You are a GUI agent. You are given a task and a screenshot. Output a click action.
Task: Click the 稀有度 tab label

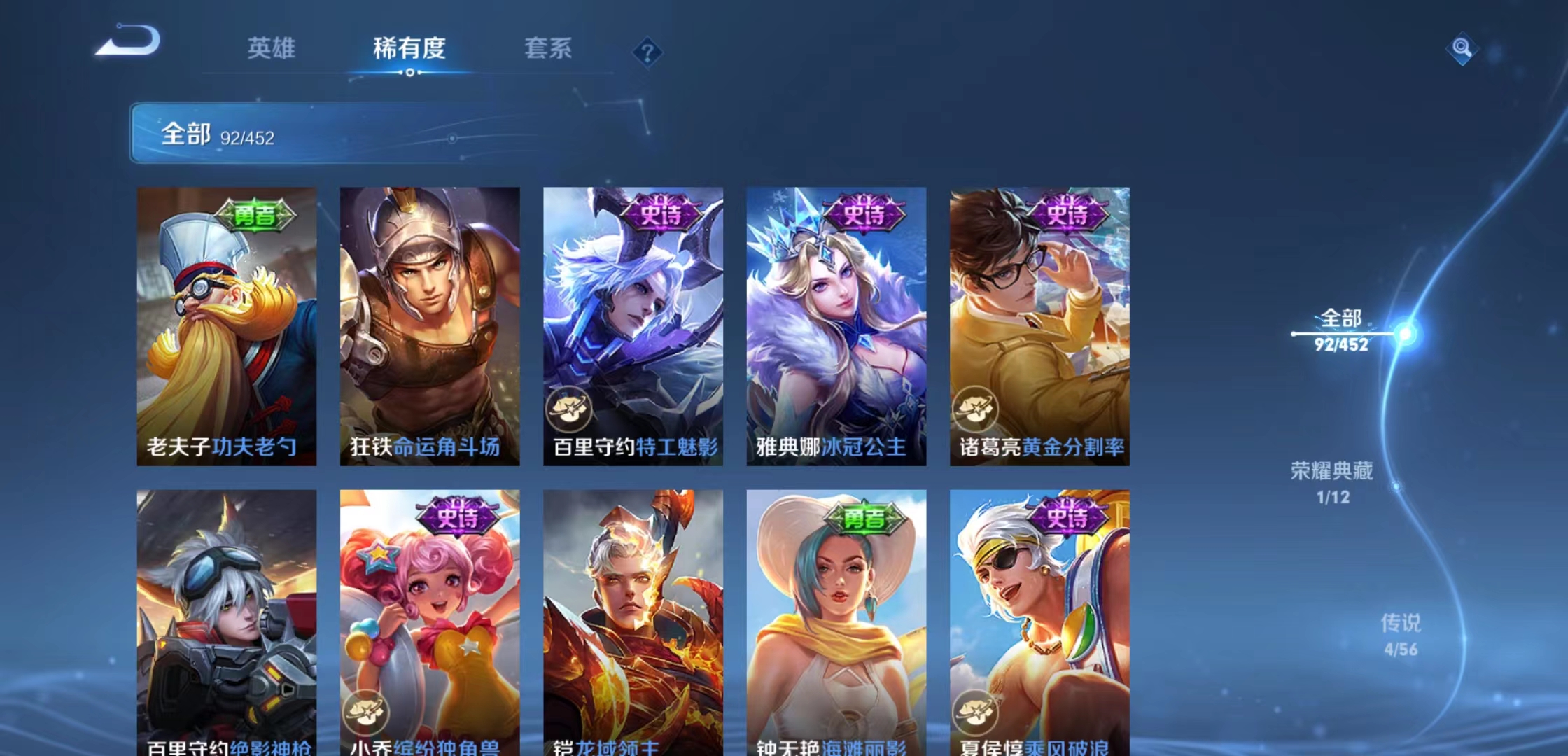409,49
